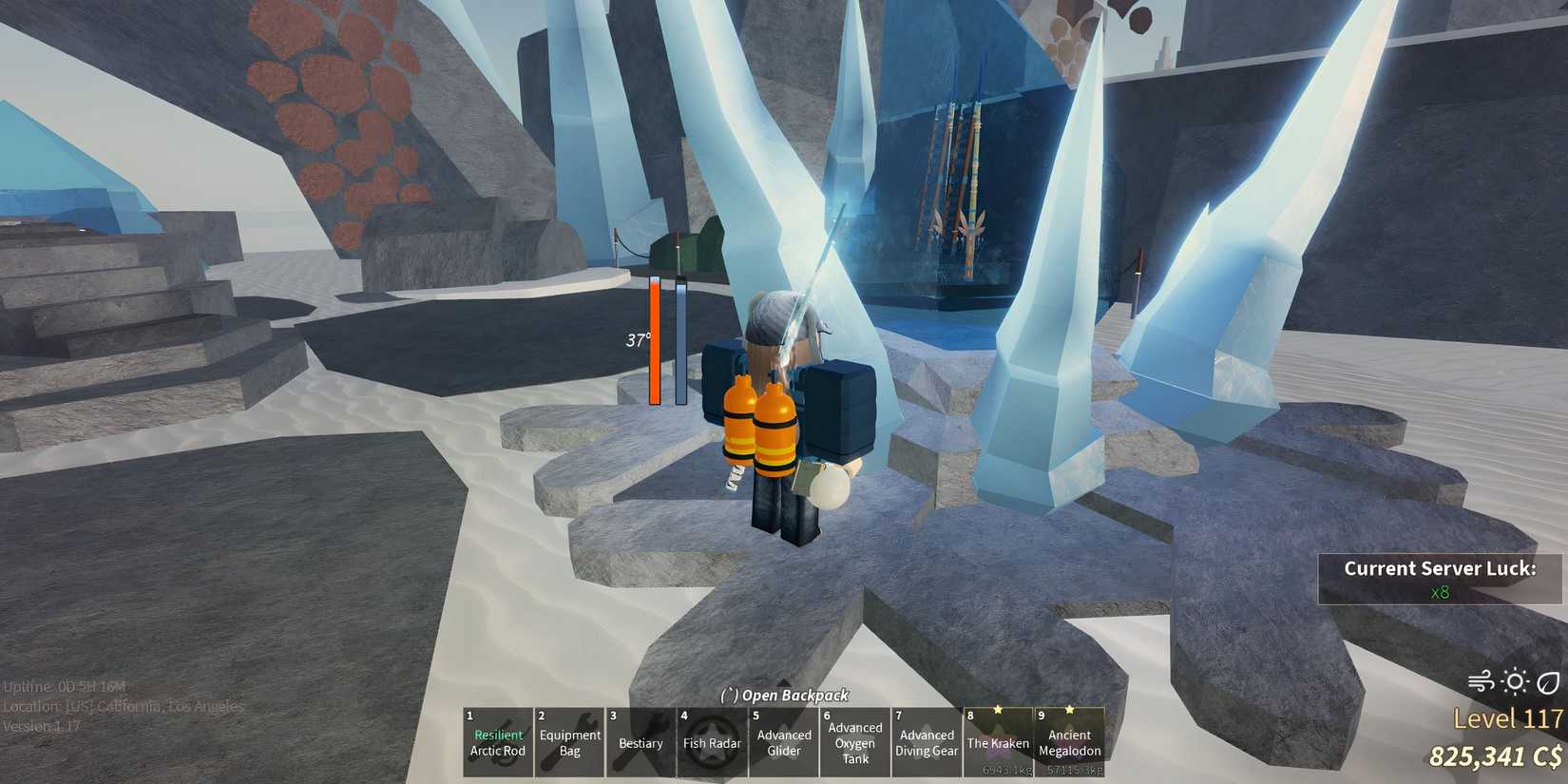Equip the Fish Radar
1568x784 pixels.
point(712,742)
